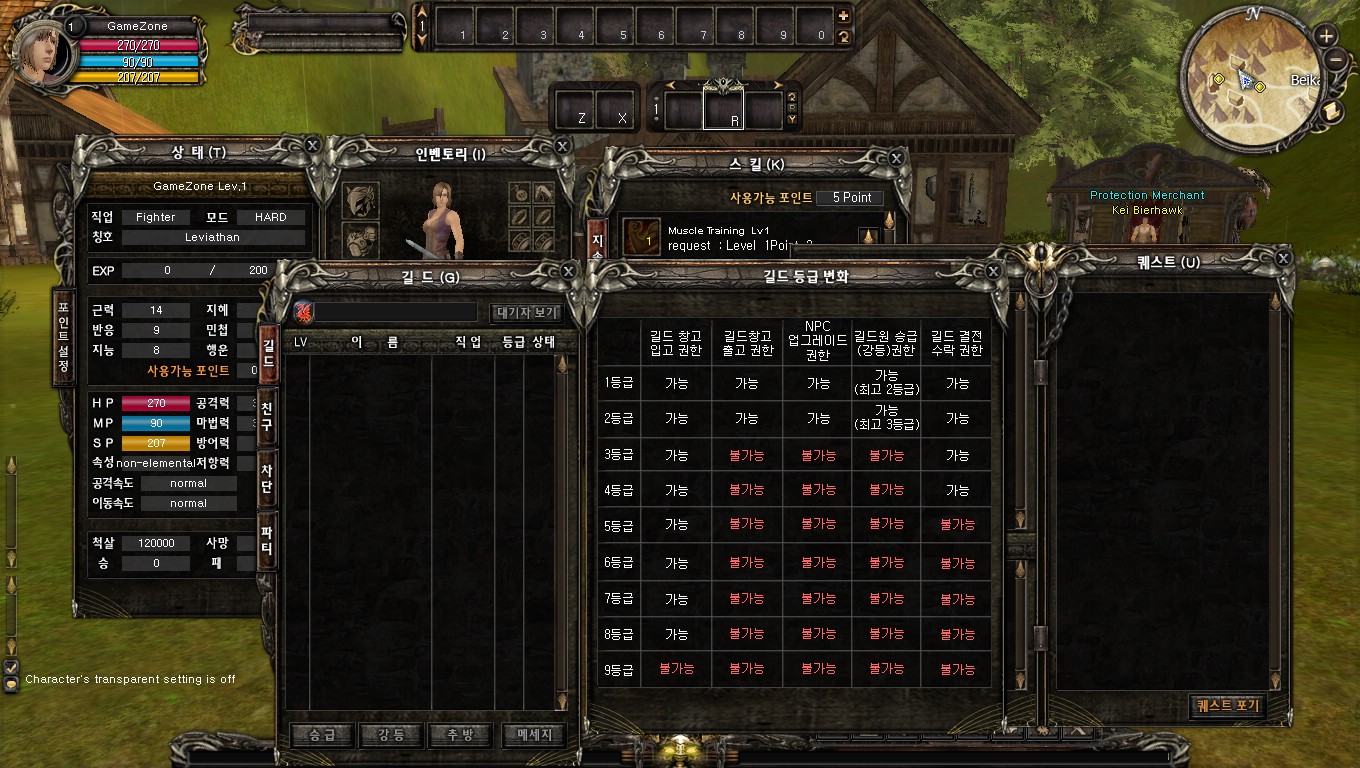Select the Muscle Training skill icon
This screenshot has height=768, width=1360.
(x=640, y=234)
